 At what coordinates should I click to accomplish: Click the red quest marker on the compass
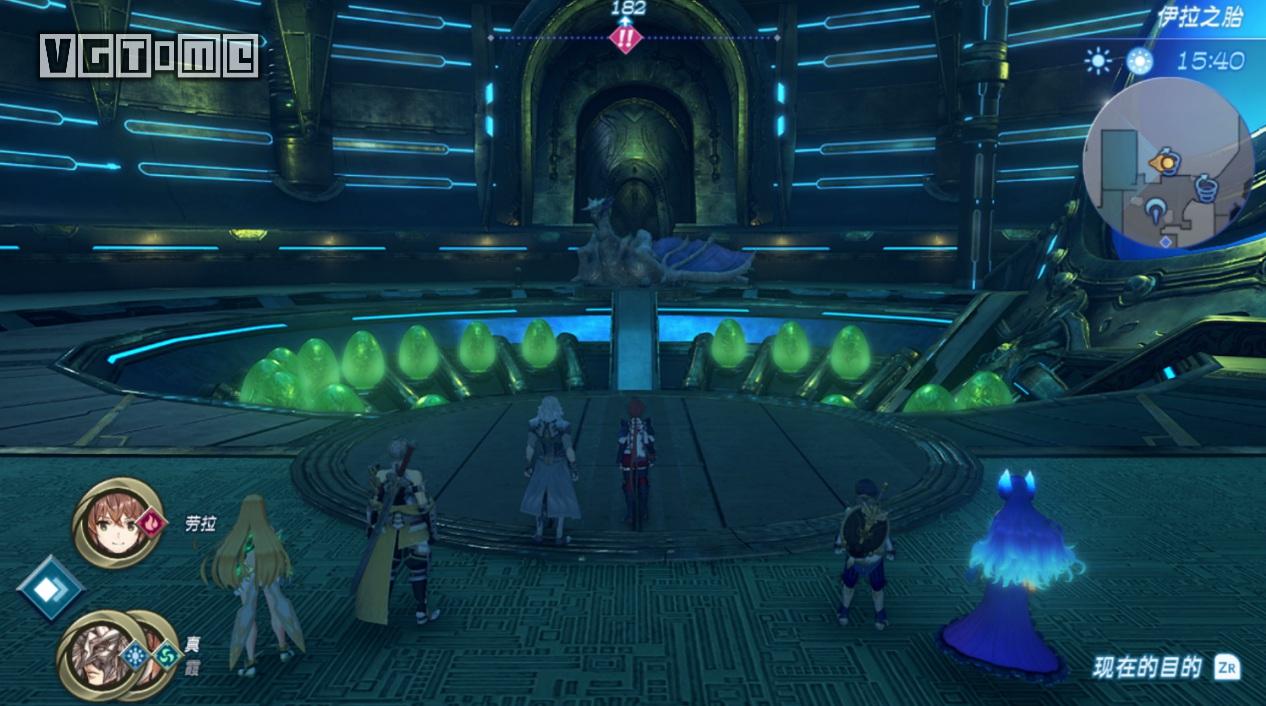626,39
